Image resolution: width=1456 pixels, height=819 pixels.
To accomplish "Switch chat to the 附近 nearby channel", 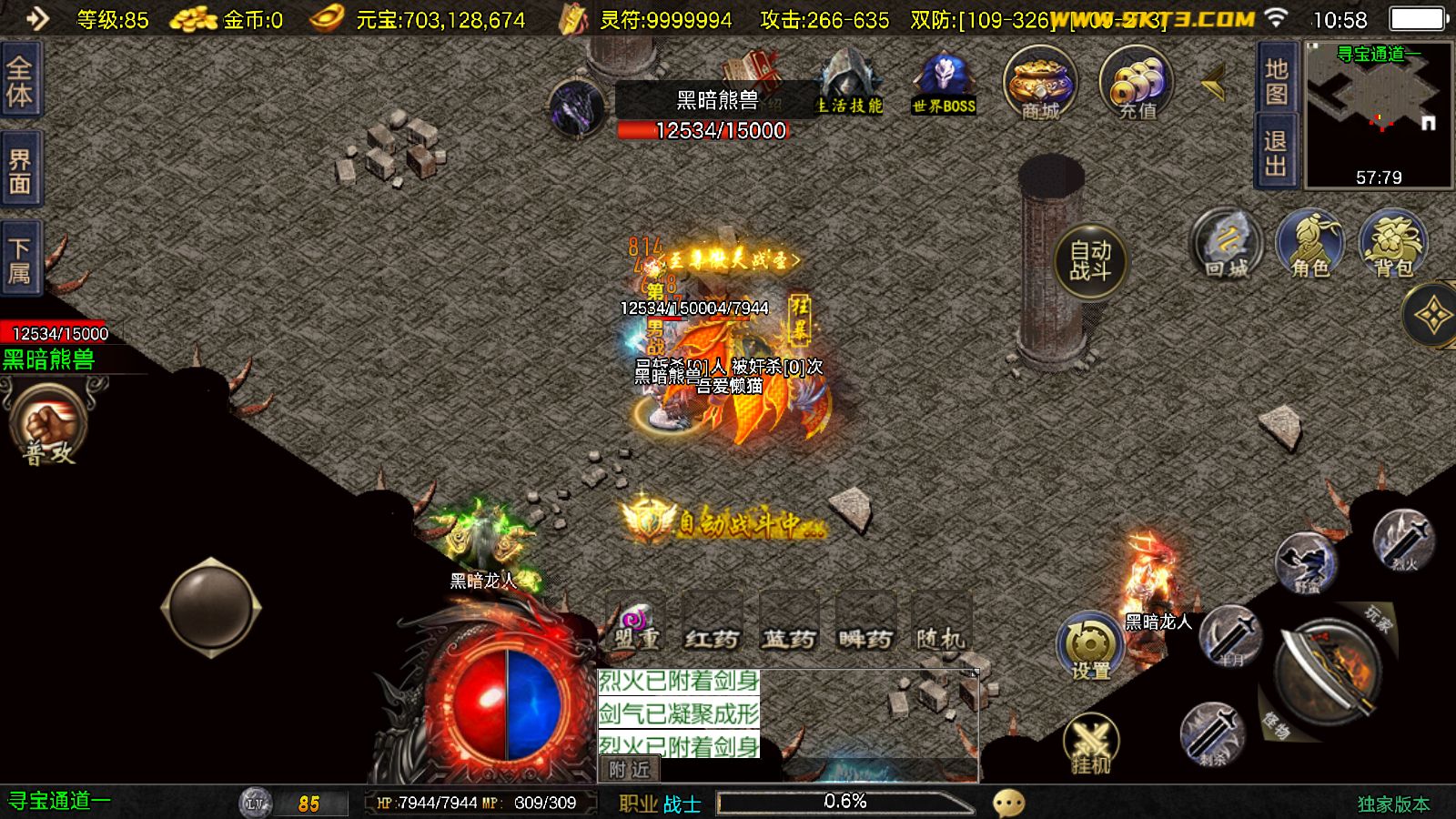I will pos(629,770).
